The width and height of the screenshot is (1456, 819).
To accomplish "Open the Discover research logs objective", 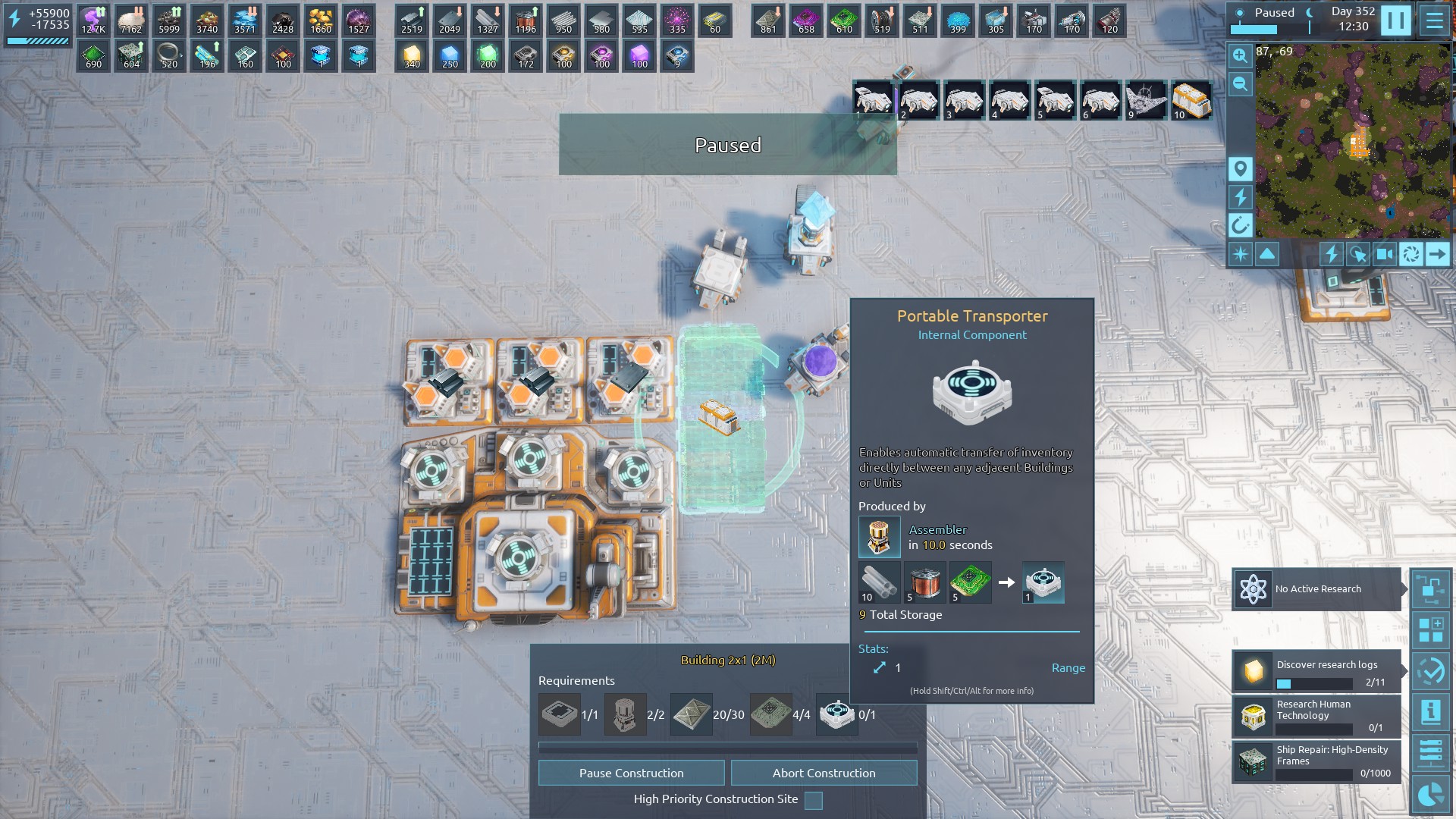I will [1317, 671].
